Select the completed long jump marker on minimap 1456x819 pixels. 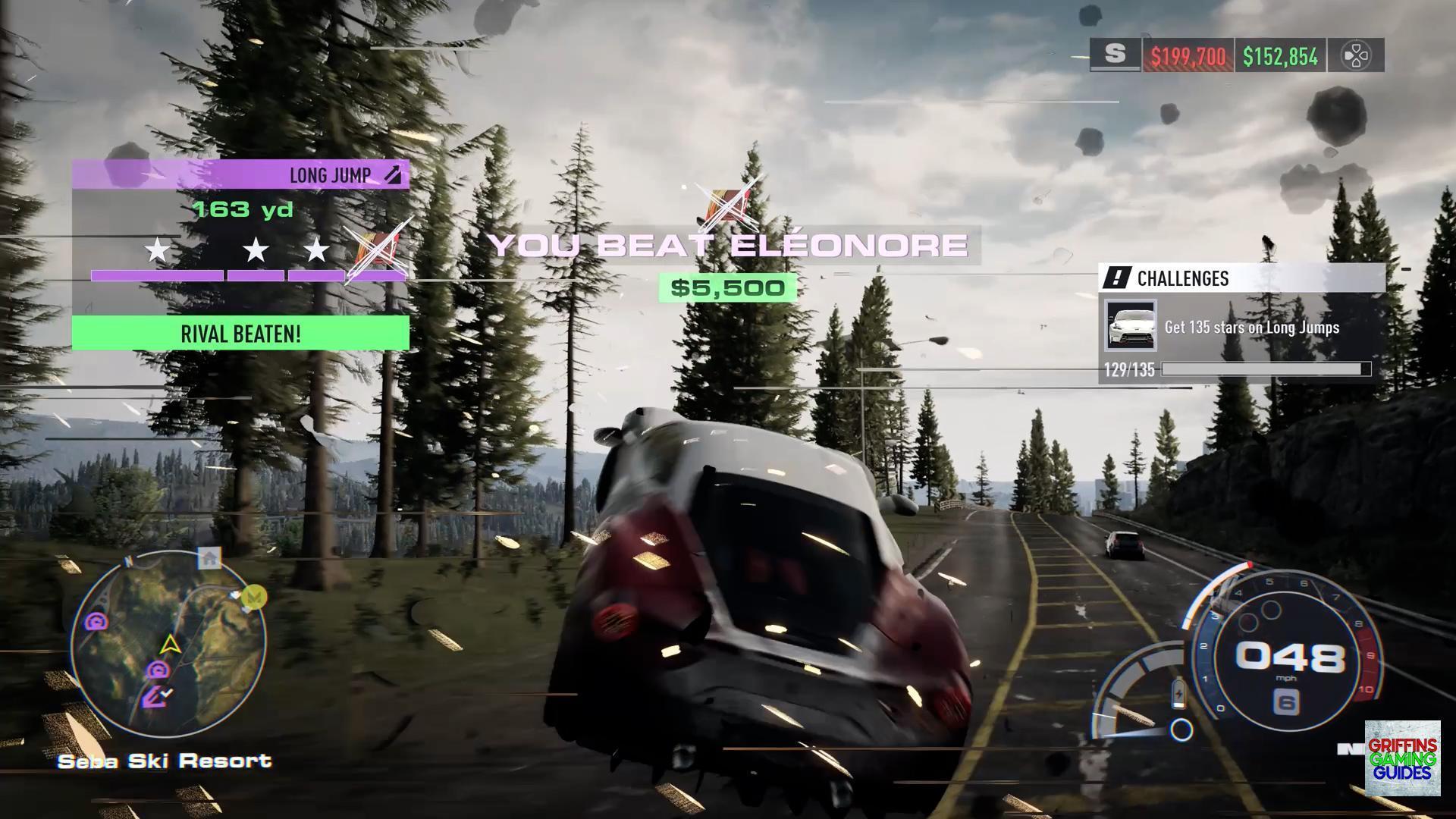pyautogui.click(x=157, y=696)
